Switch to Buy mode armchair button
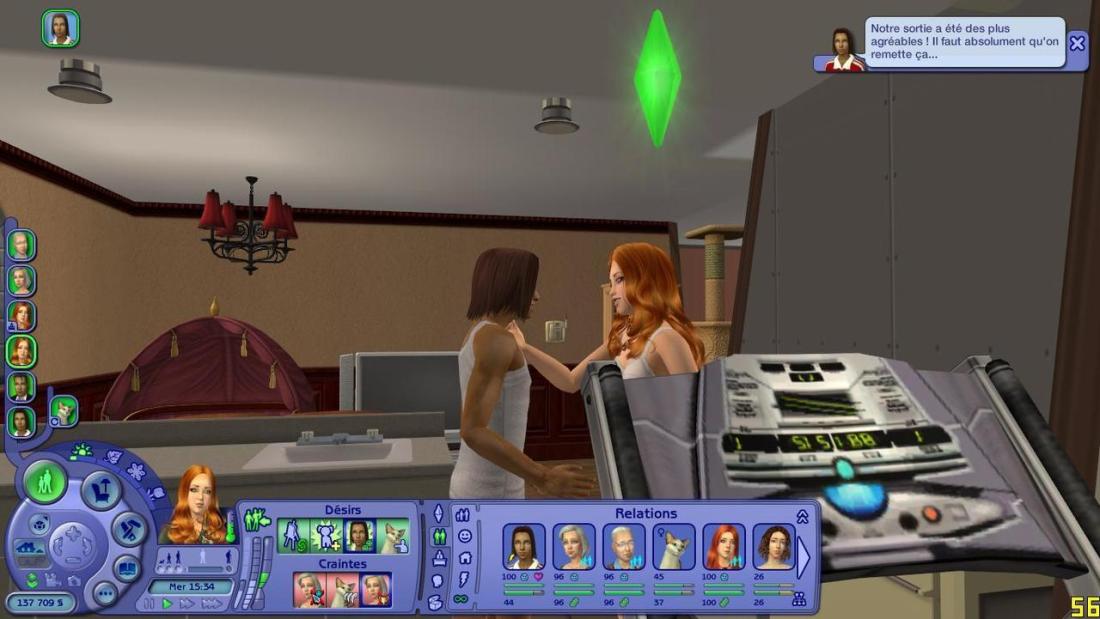Viewport: 1100px width, 619px height. tap(101, 490)
